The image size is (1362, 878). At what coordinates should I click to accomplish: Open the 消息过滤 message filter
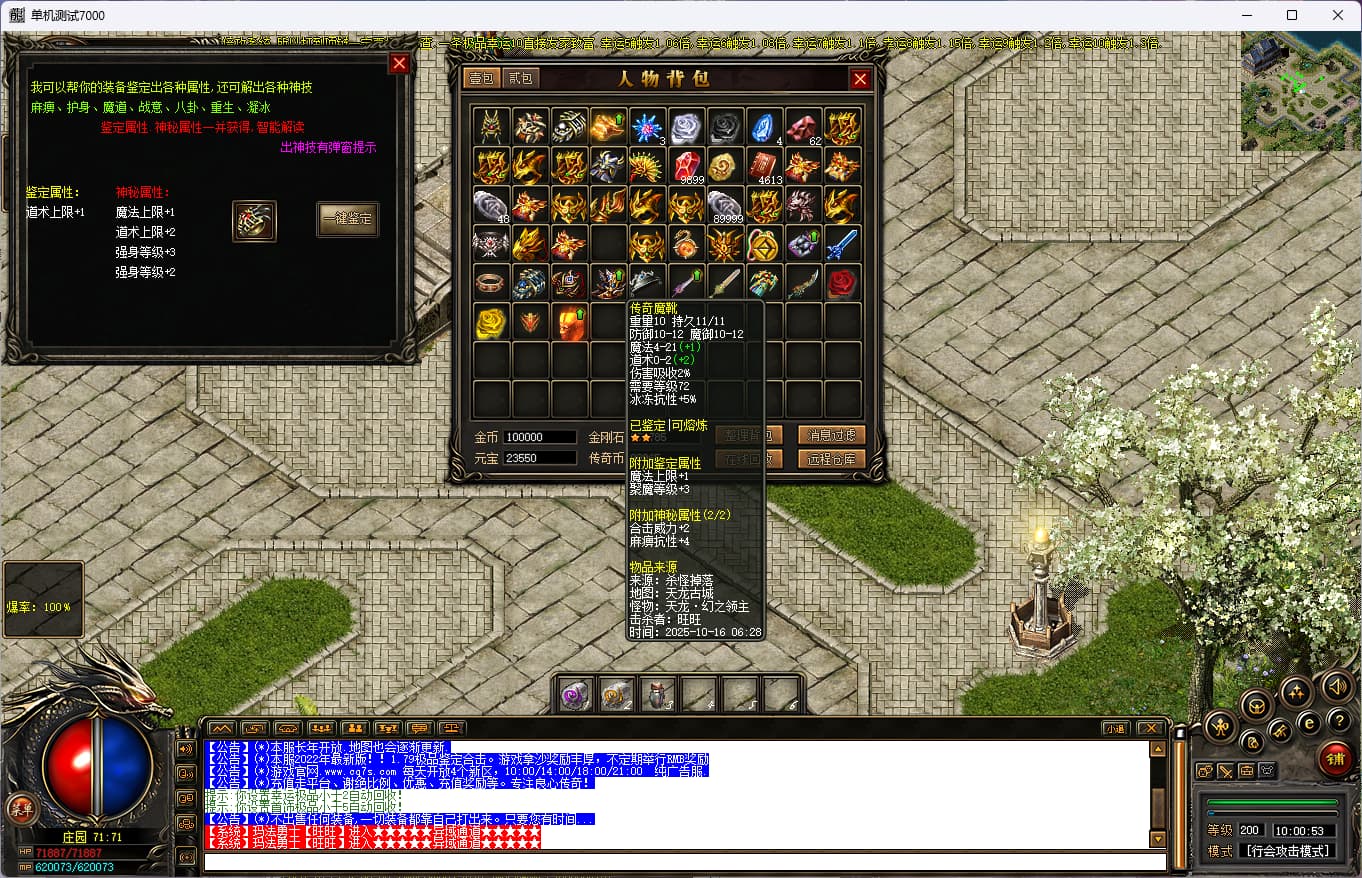pos(831,435)
